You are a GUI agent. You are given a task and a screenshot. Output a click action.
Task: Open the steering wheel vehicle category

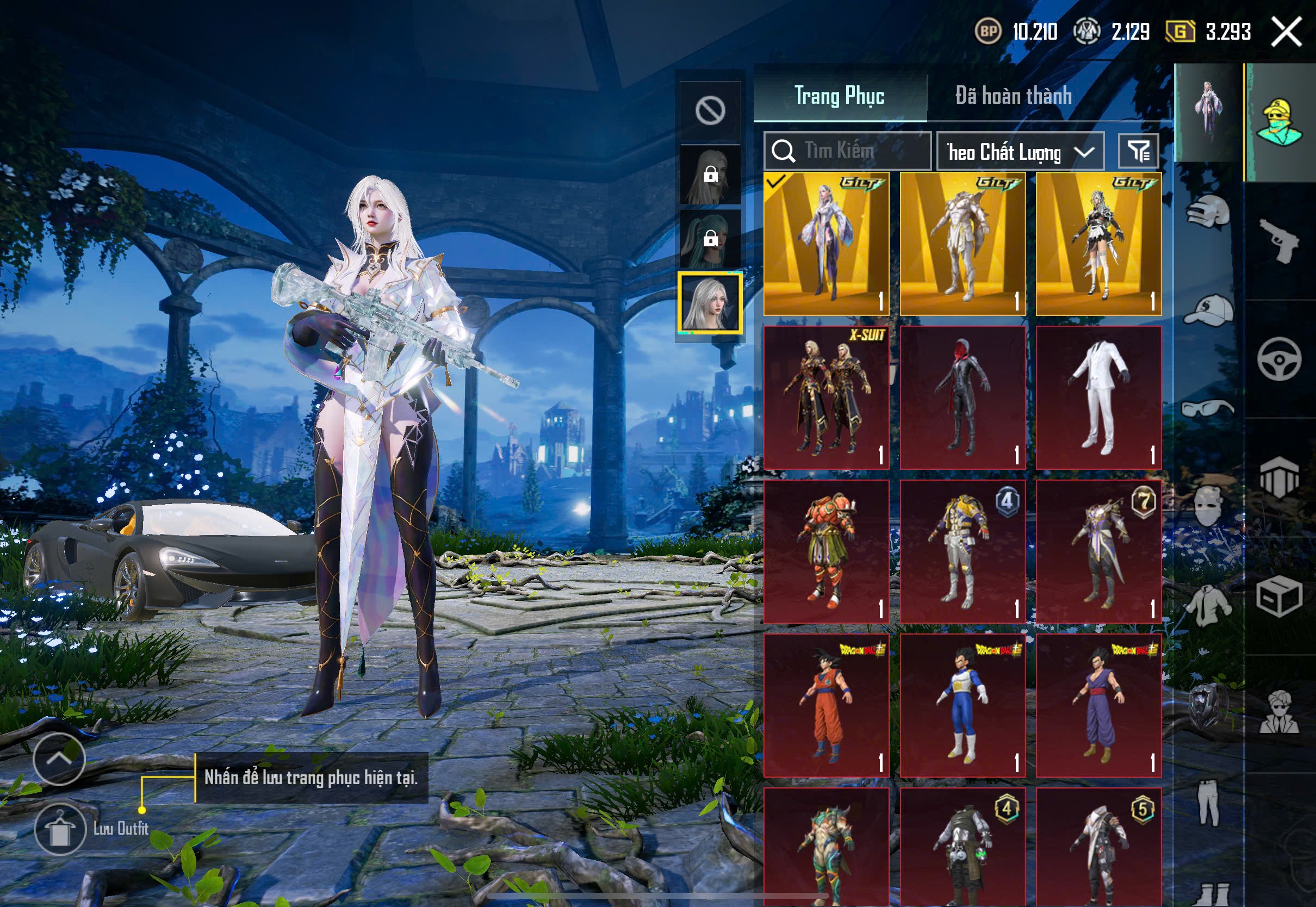tap(1279, 359)
